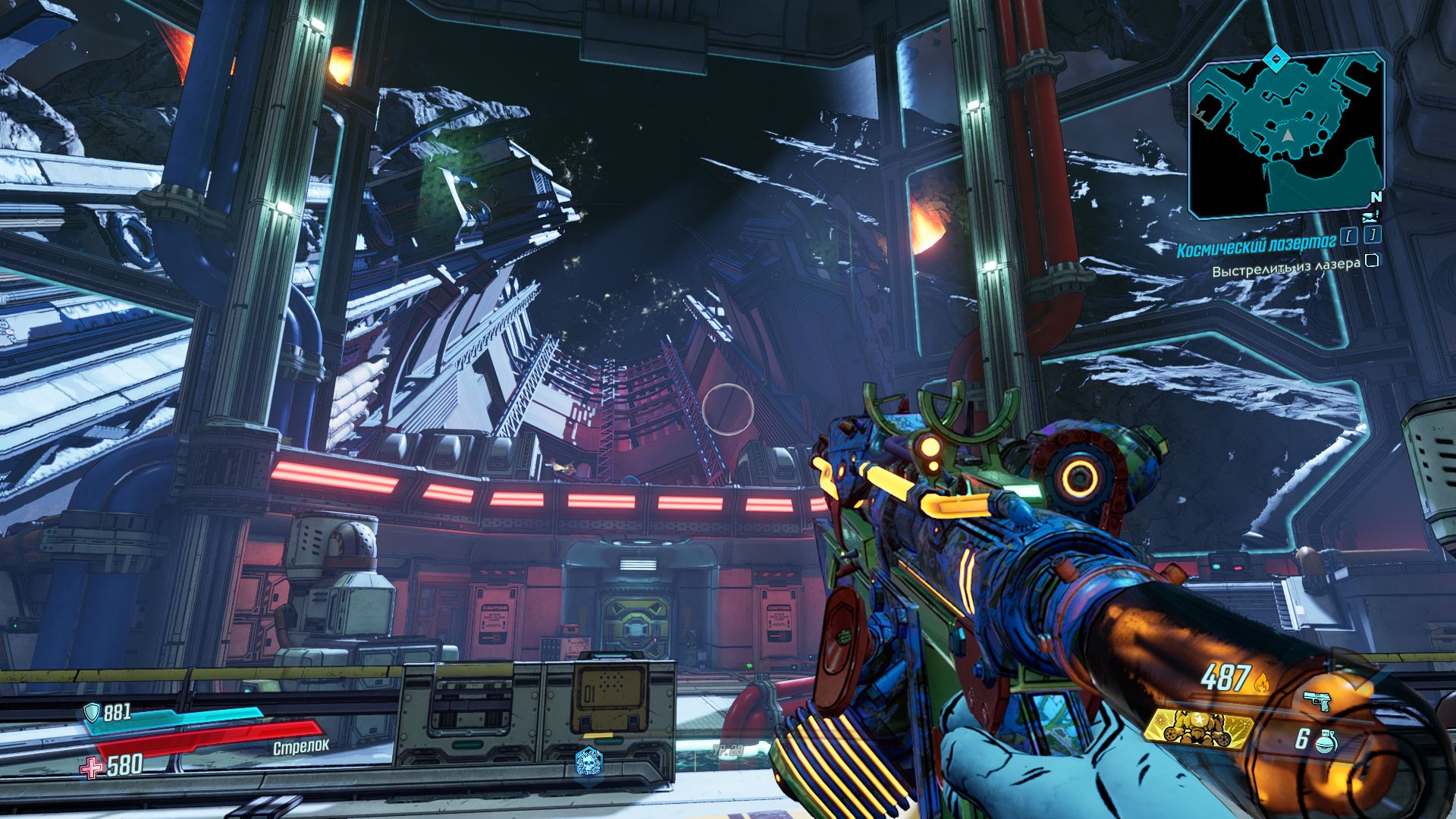The height and width of the screenshot is (819, 1456).
Task: Click the blue skull badge icon
Action: click(x=588, y=761)
